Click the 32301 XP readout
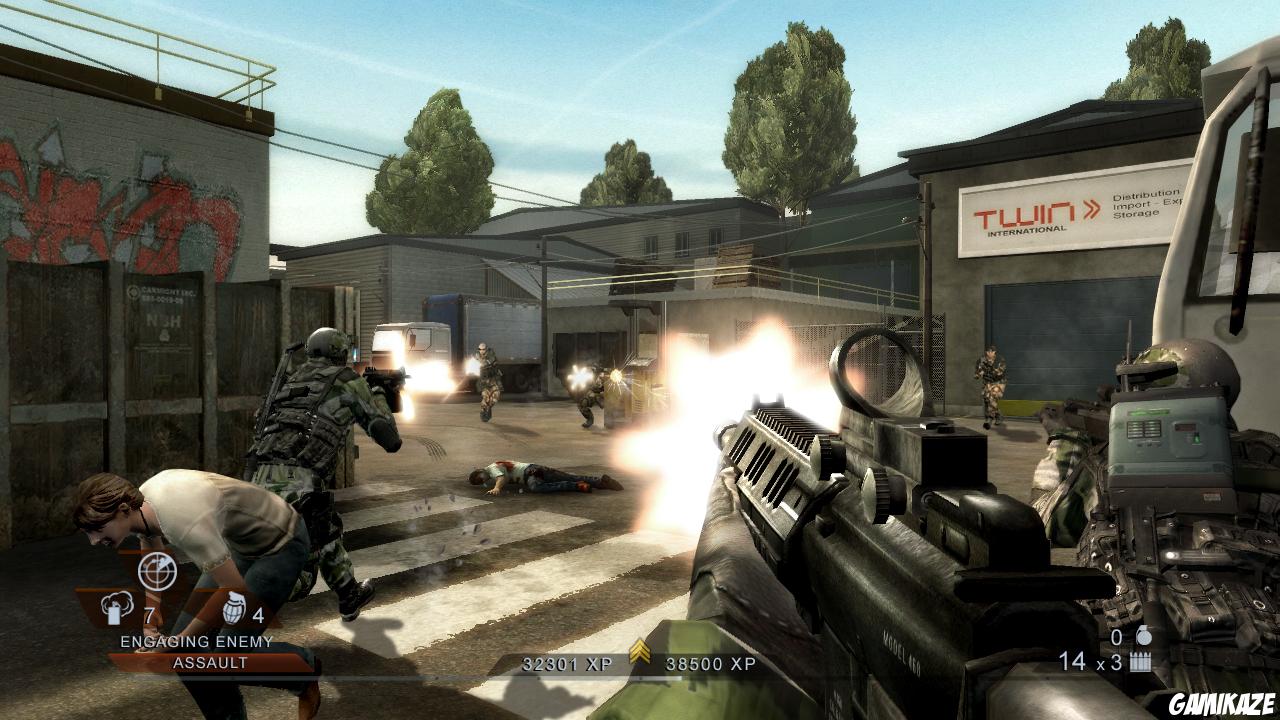The width and height of the screenshot is (1280, 720). (567, 664)
